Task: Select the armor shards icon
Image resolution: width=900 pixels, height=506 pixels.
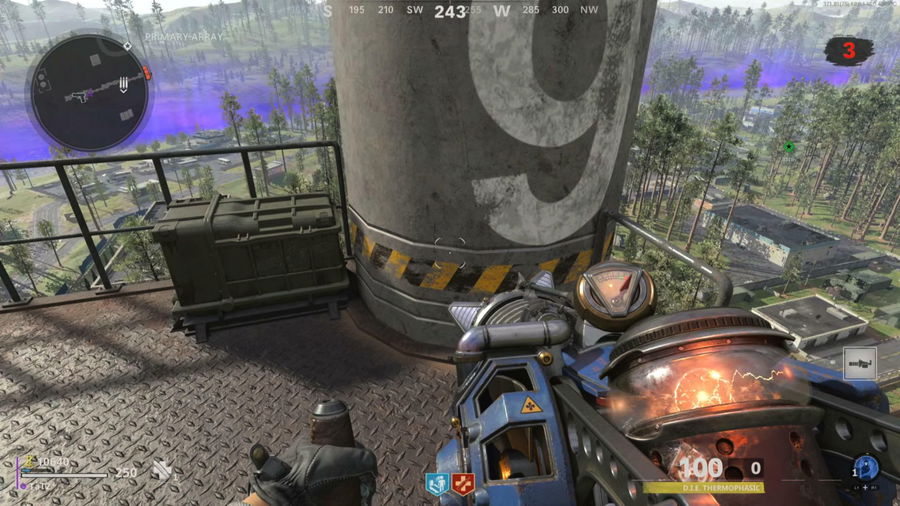Action: pyautogui.click(x=161, y=470)
